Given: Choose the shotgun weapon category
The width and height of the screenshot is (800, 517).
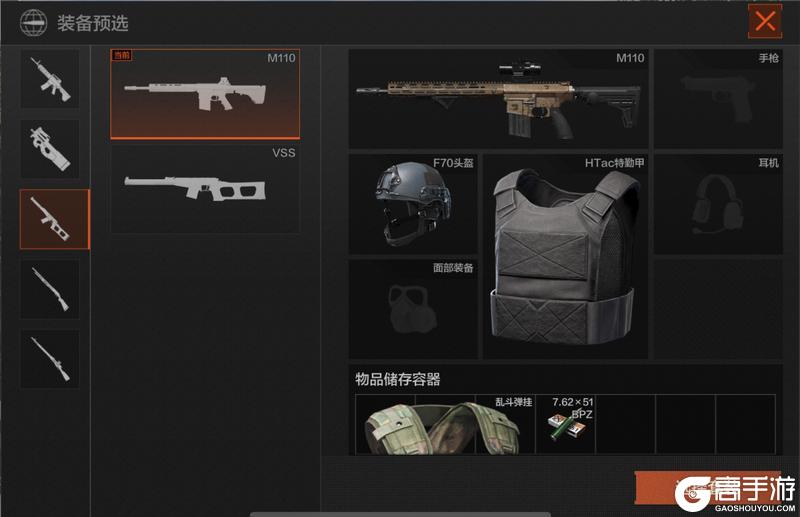Looking at the screenshot, I should [x=50, y=290].
